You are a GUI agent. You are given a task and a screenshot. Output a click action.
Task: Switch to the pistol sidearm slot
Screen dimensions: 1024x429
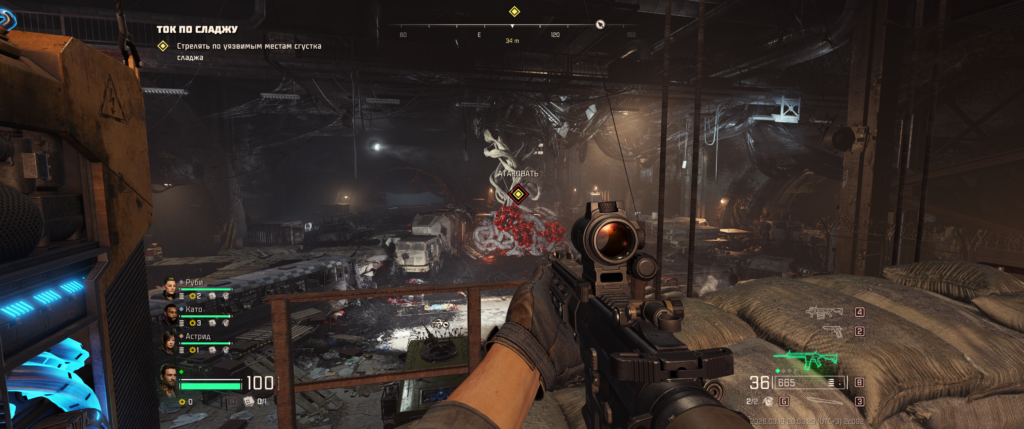click(832, 331)
